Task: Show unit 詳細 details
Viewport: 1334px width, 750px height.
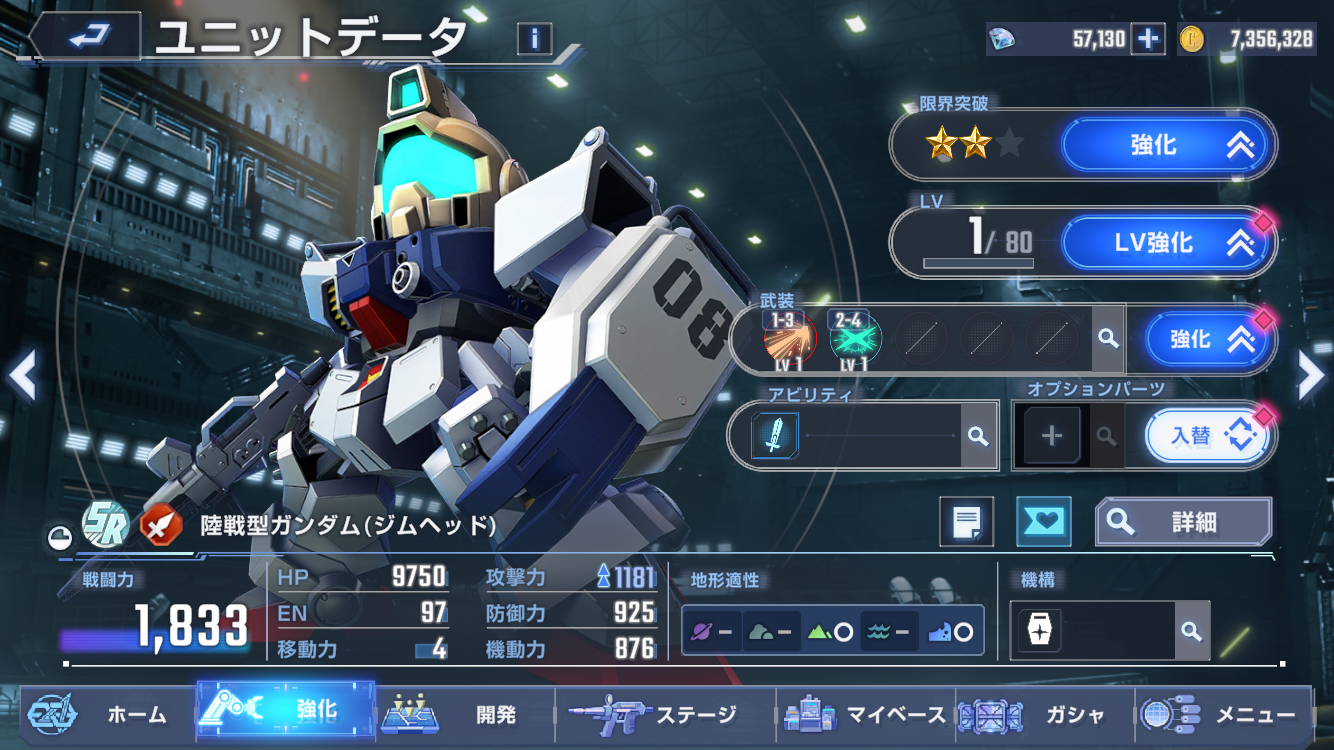Action: click(1183, 521)
